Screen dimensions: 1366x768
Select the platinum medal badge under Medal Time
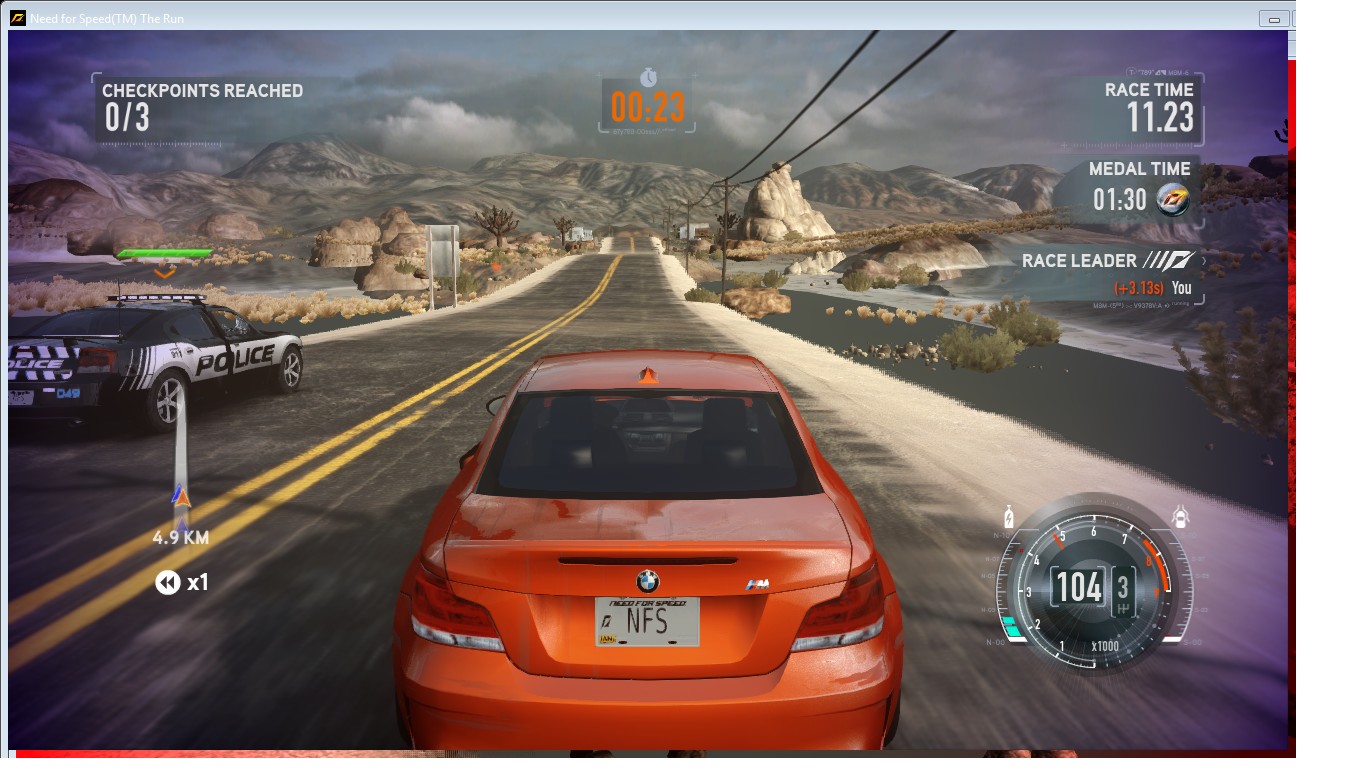click(1172, 199)
